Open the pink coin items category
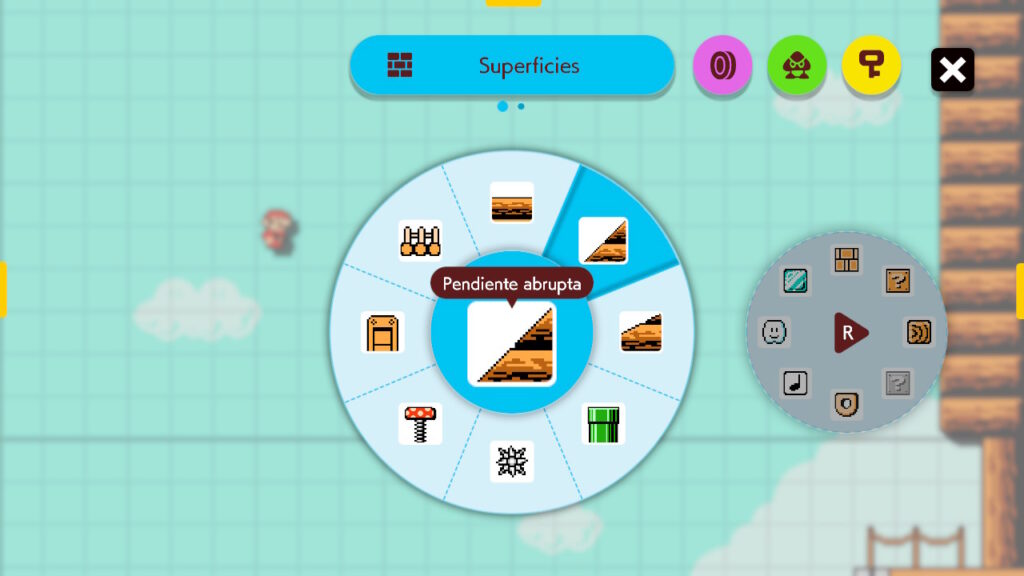 point(721,66)
